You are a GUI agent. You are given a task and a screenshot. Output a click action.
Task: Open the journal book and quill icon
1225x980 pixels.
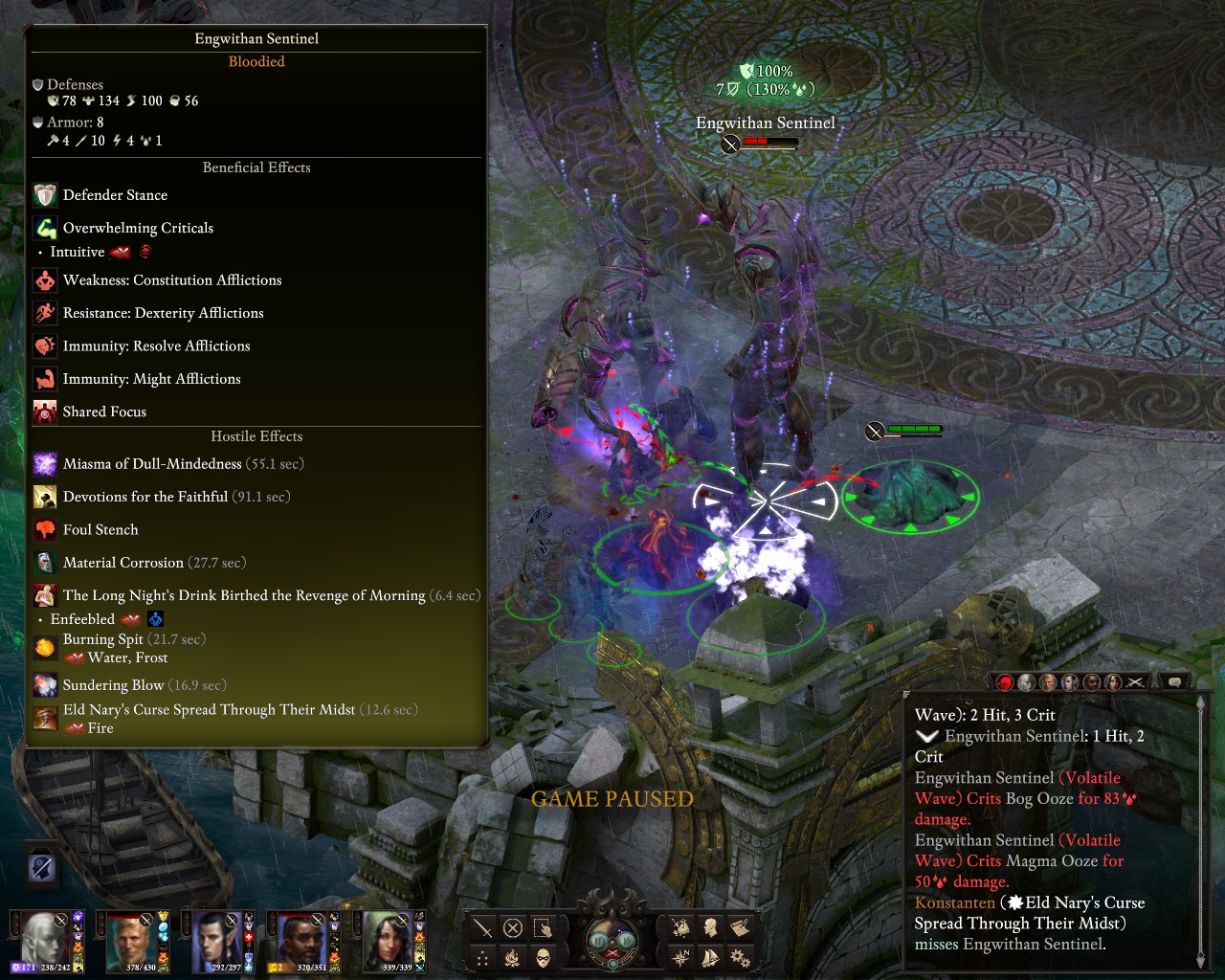(740, 927)
